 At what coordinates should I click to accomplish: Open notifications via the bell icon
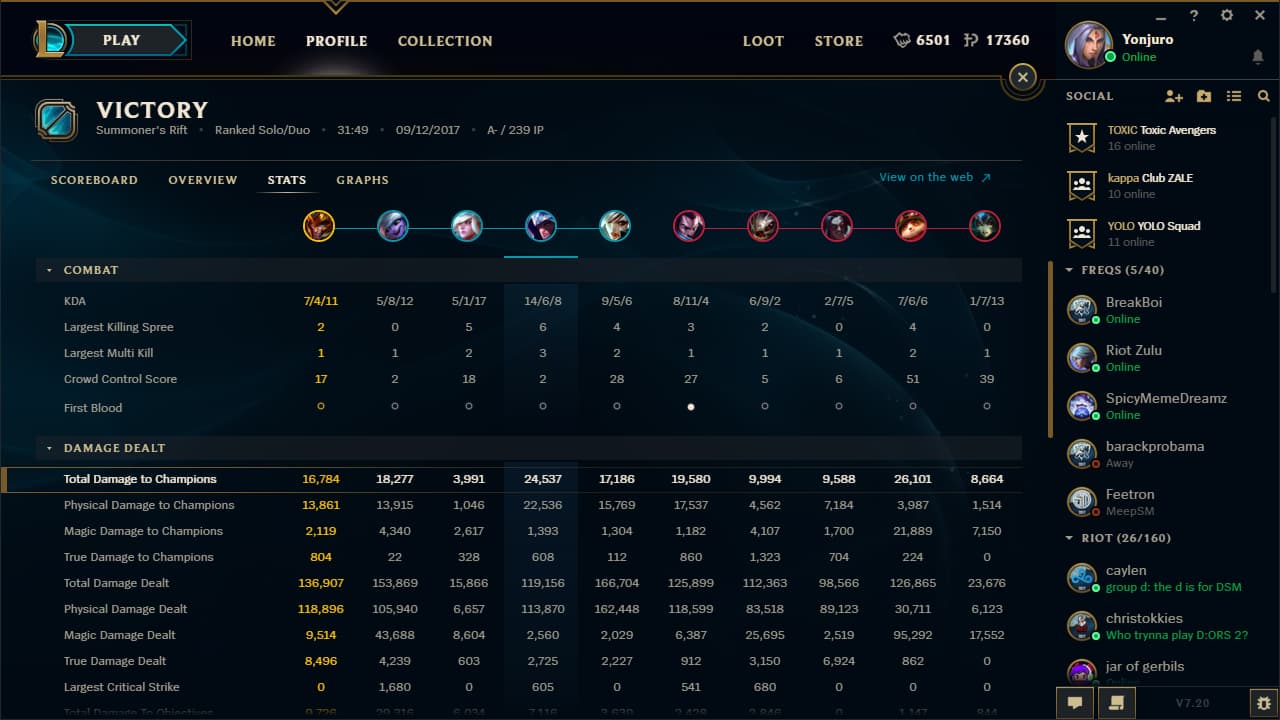pos(1258,58)
